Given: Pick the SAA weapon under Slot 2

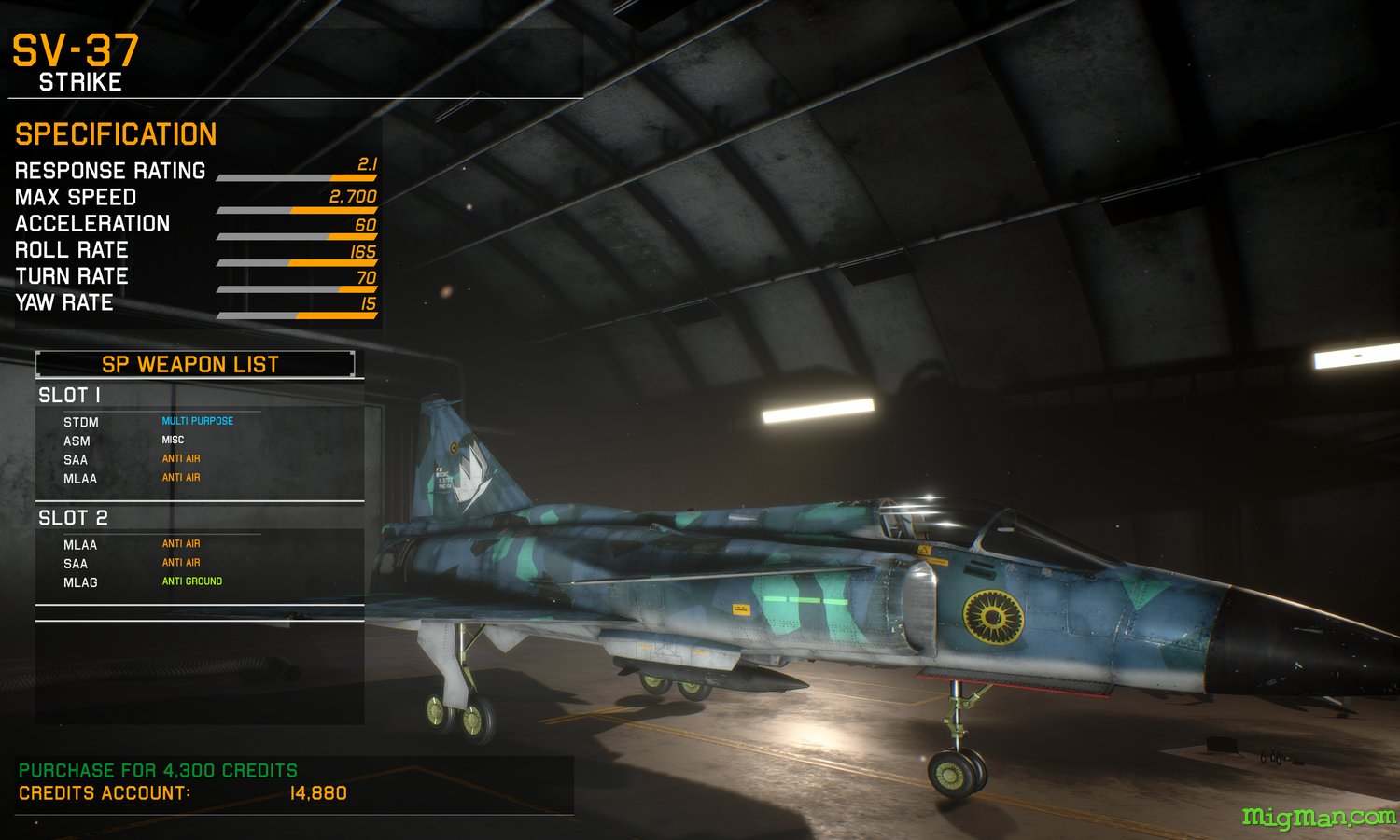Looking at the screenshot, I should (76, 564).
